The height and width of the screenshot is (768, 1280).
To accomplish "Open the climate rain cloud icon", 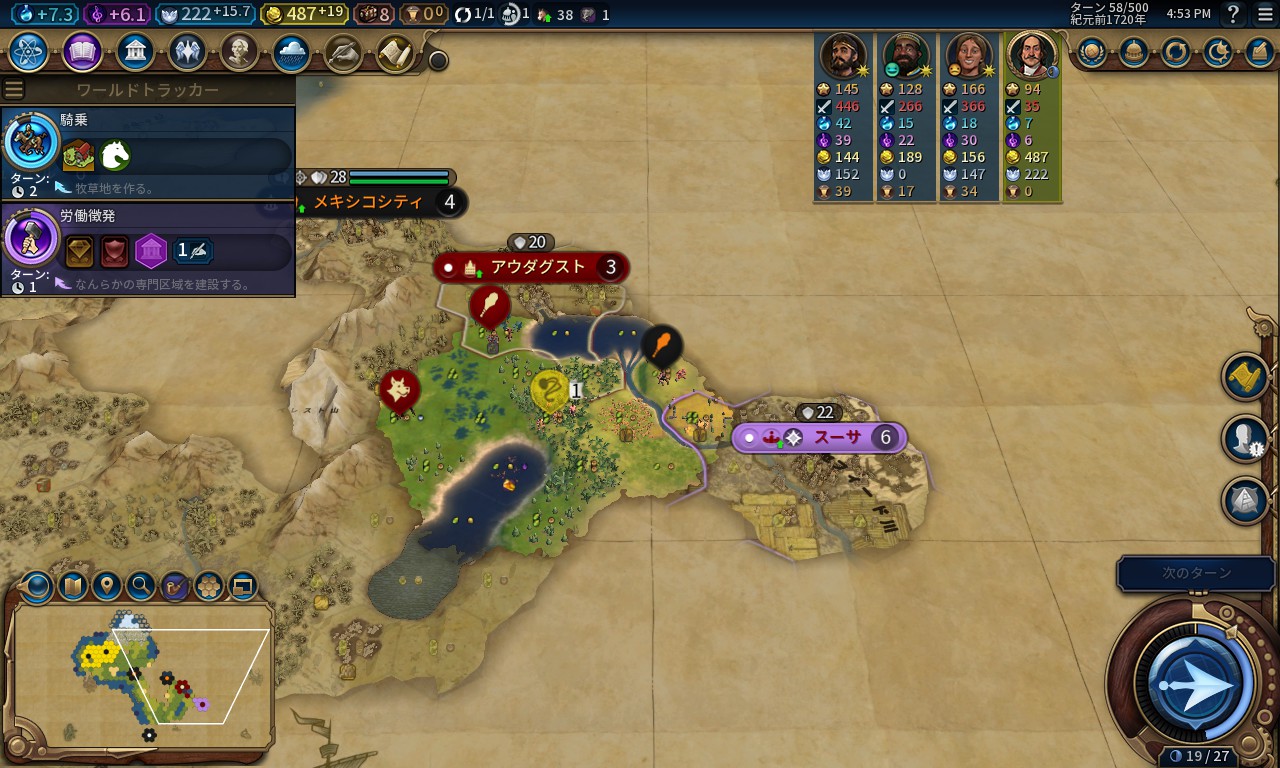I will click(292, 51).
